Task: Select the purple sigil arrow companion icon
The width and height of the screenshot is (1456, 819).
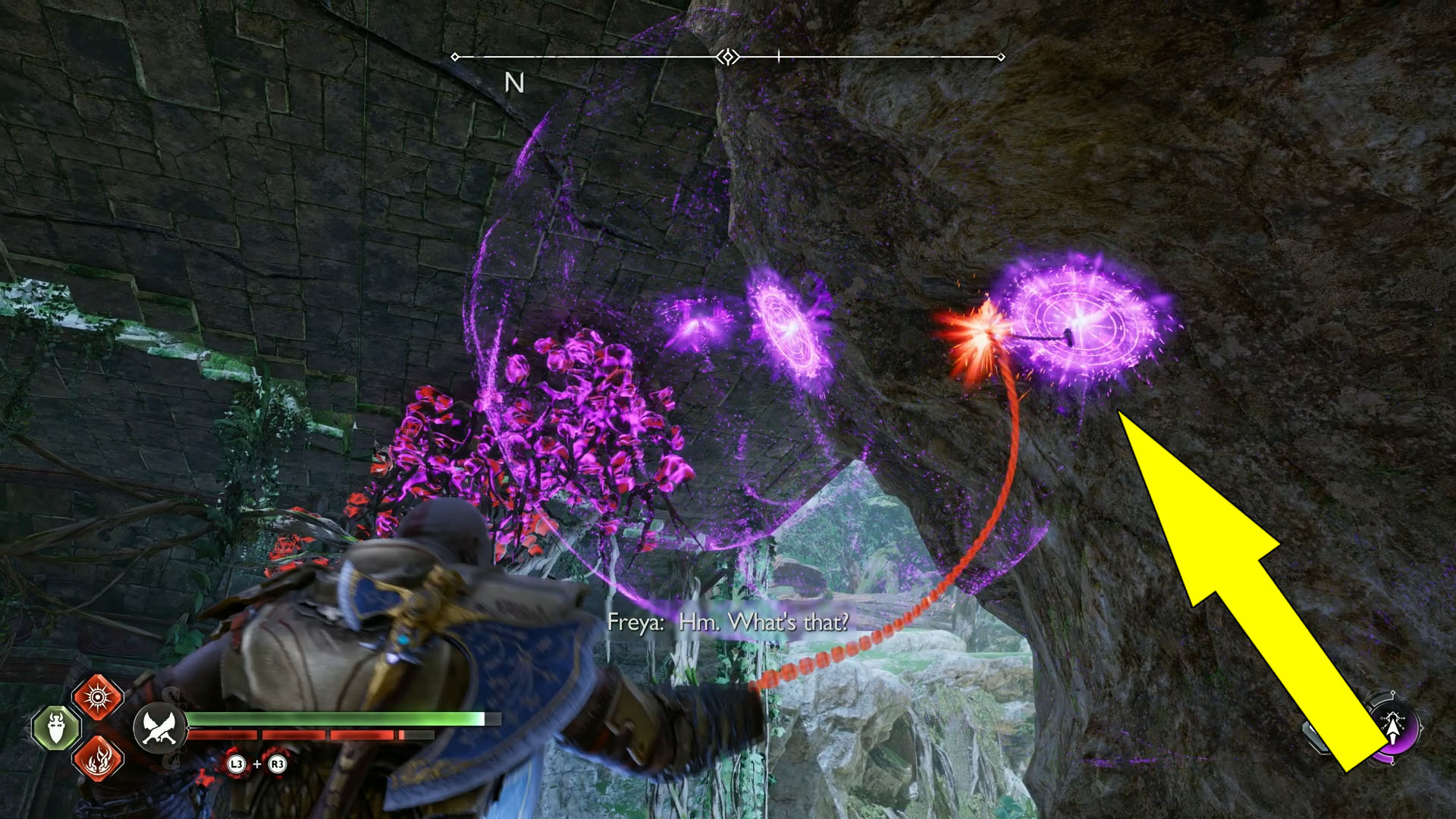Action: [x=1394, y=726]
